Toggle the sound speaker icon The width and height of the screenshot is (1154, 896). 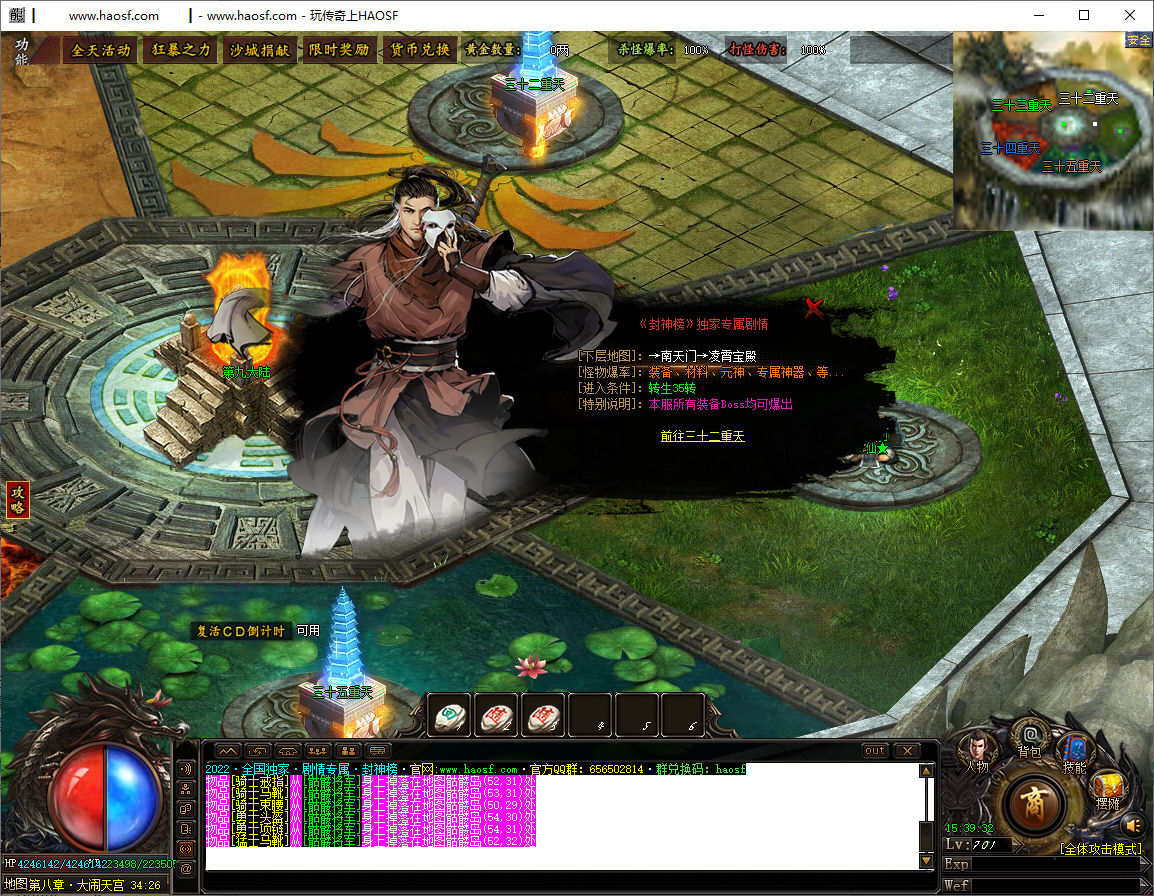(x=1132, y=826)
